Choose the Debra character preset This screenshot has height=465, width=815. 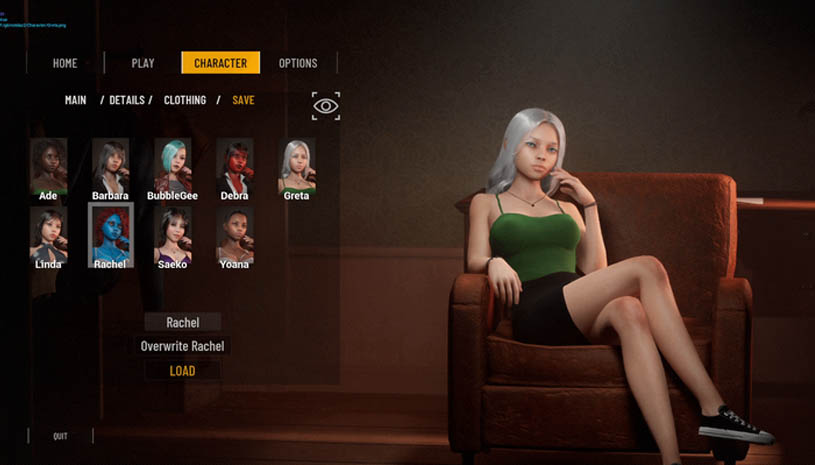tap(234, 165)
